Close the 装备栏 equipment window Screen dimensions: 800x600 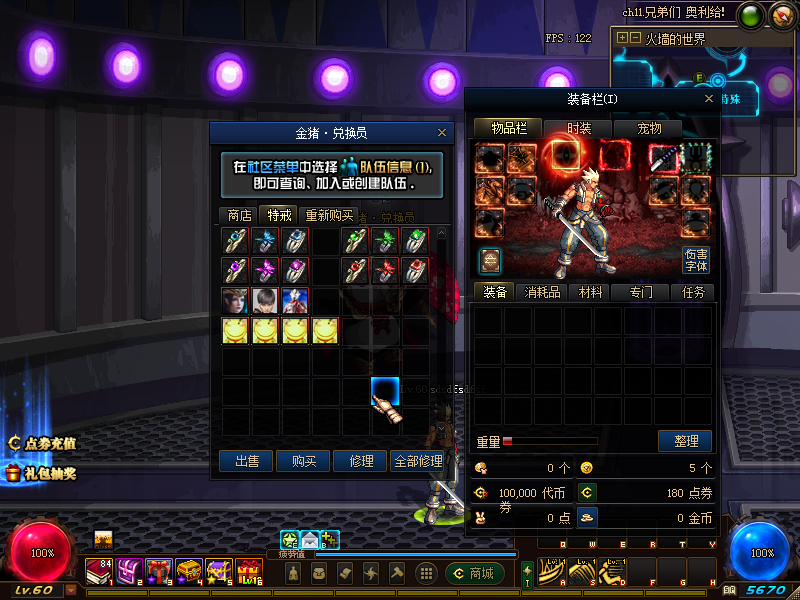pos(709,99)
